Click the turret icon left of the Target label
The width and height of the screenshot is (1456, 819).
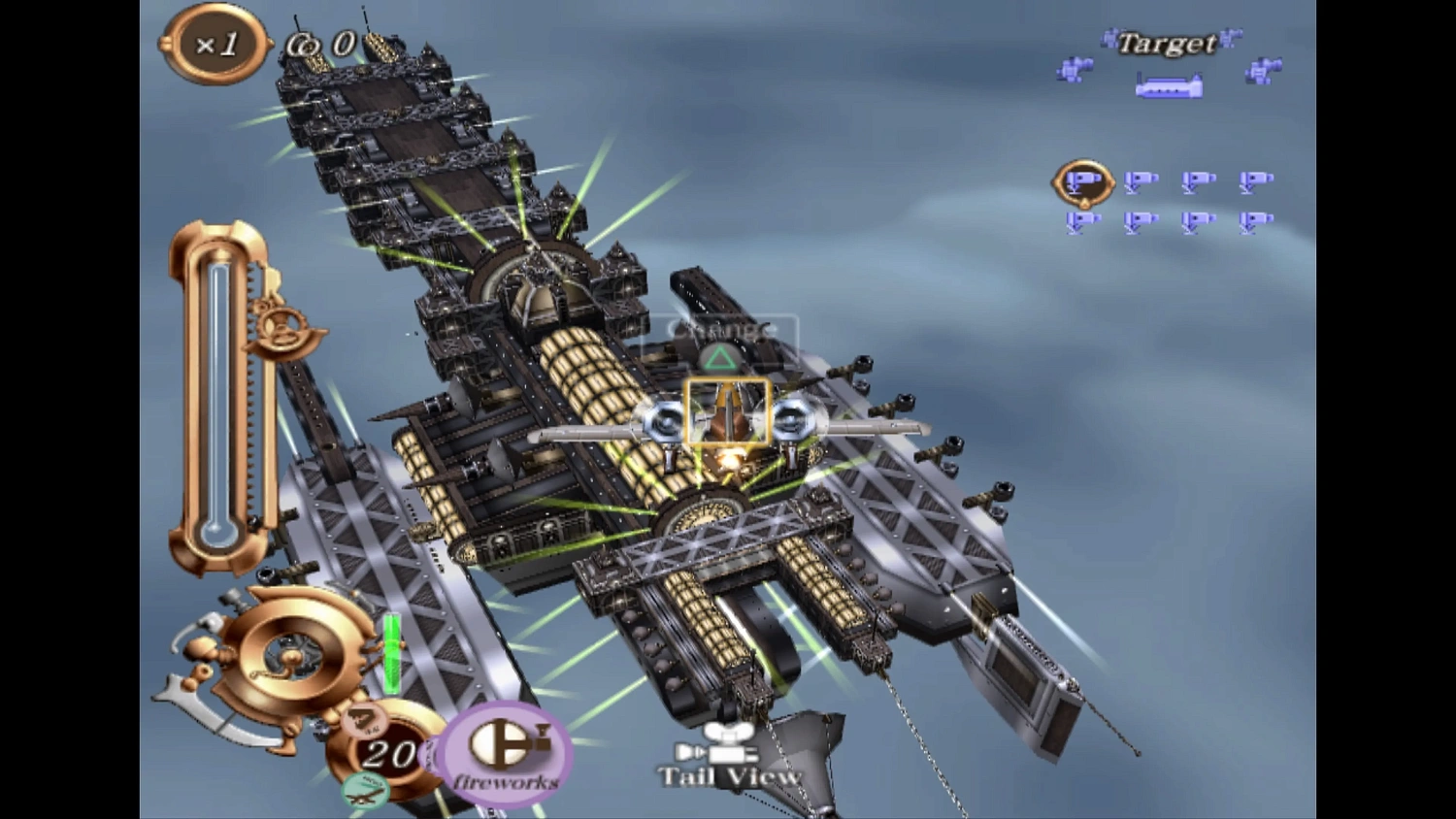click(1075, 71)
